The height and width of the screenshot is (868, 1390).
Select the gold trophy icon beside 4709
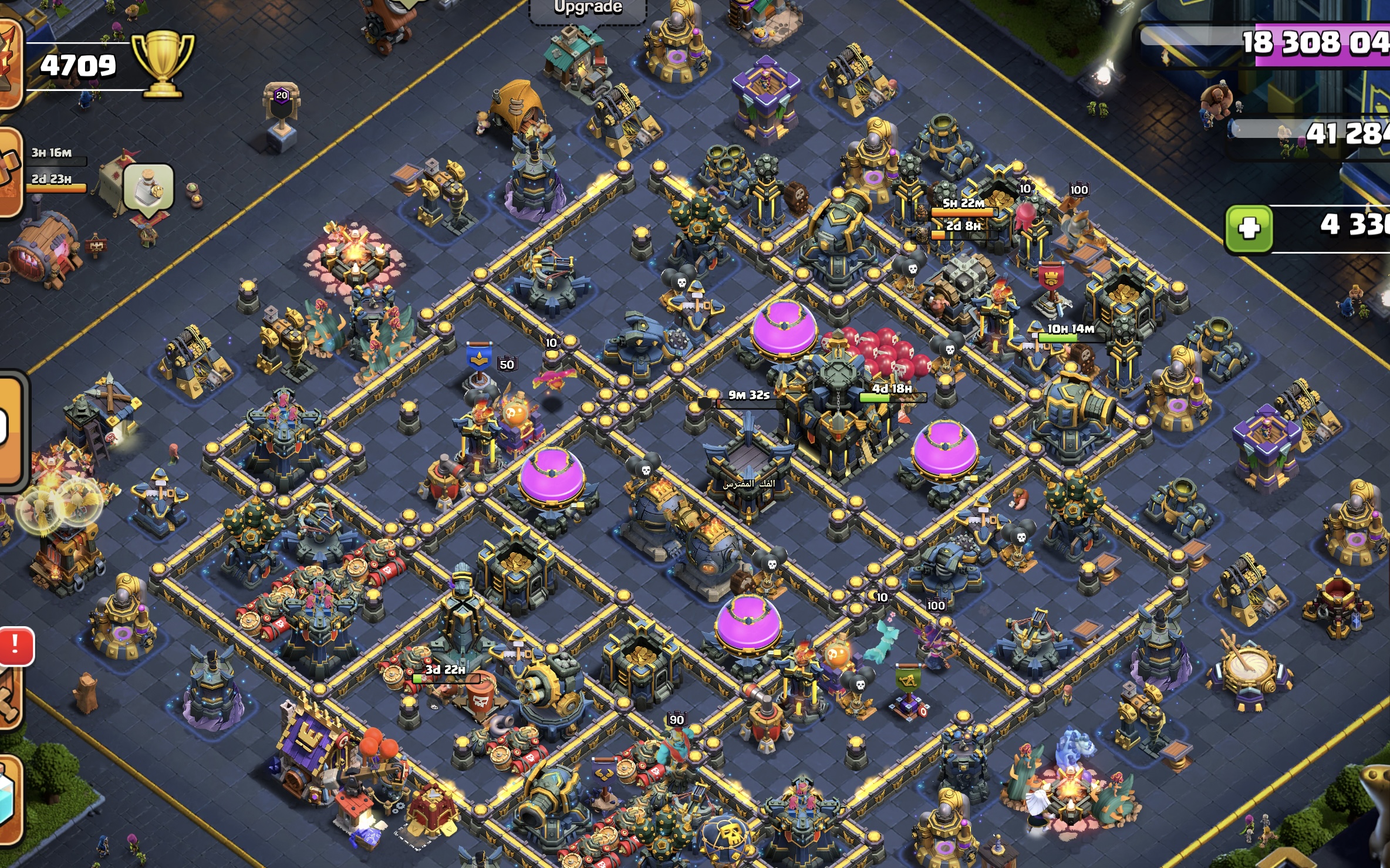click(x=162, y=63)
